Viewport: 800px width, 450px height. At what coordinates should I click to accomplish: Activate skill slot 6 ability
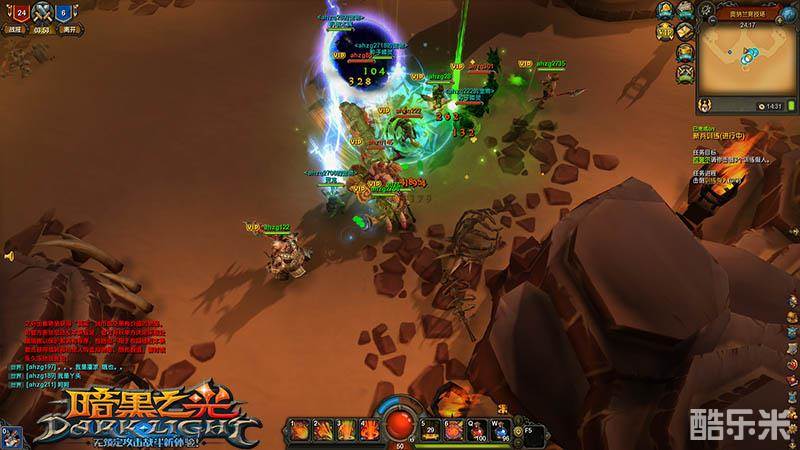point(452,430)
